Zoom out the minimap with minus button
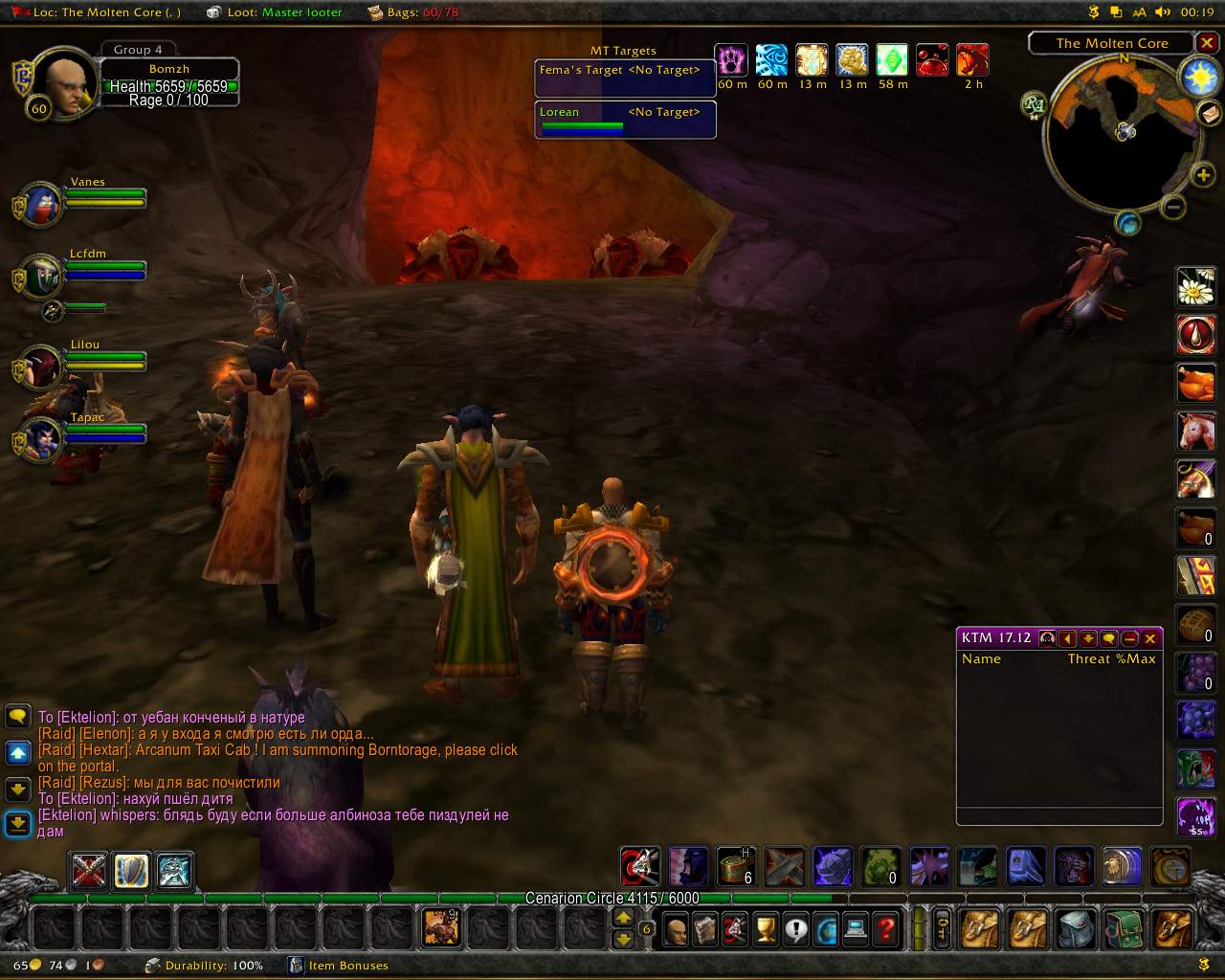Screen dimensions: 1225x980 point(1173,206)
